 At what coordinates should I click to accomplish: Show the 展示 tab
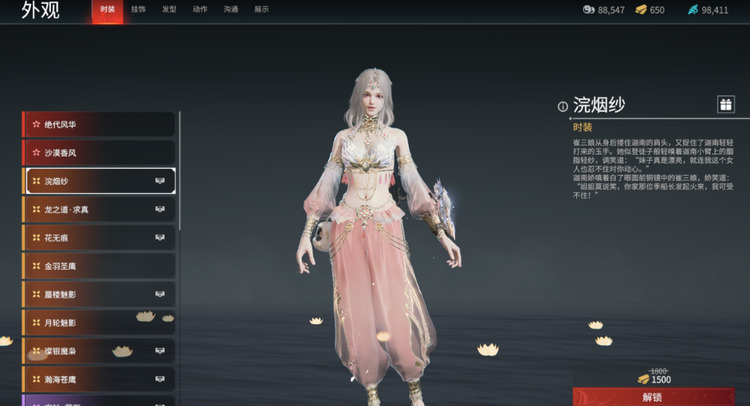click(262, 9)
